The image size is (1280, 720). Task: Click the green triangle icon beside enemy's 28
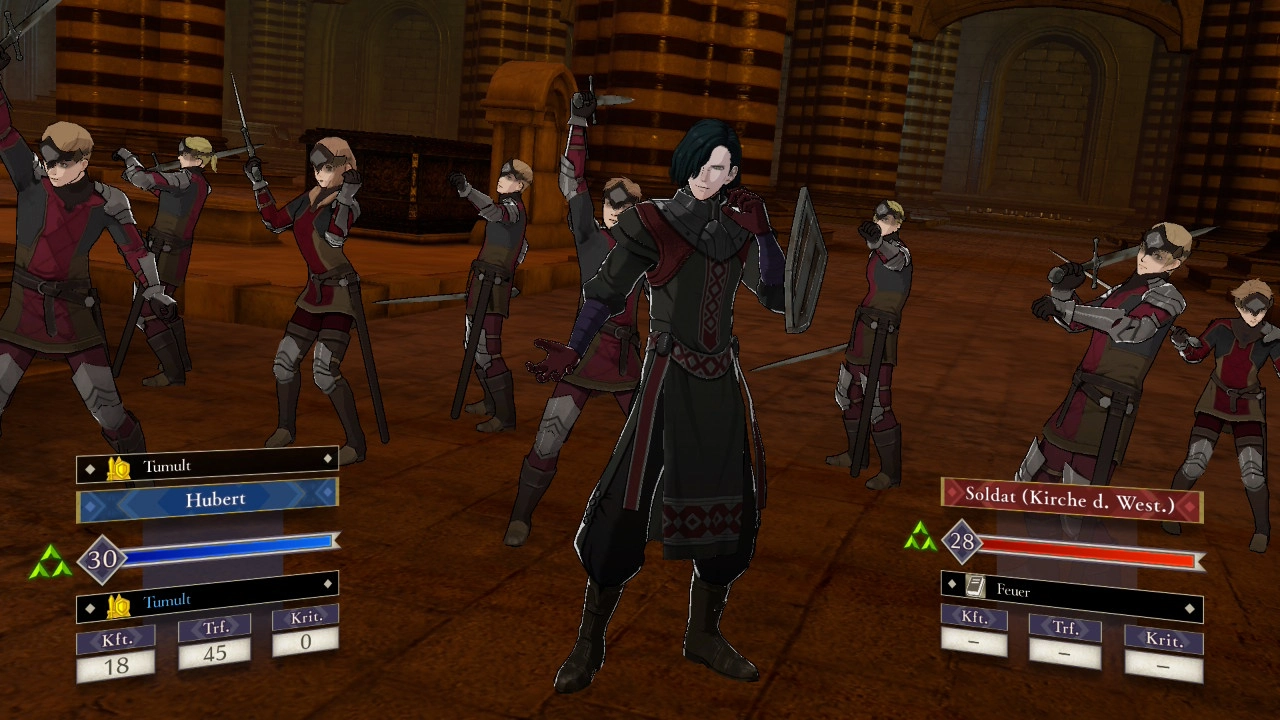[x=920, y=539]
